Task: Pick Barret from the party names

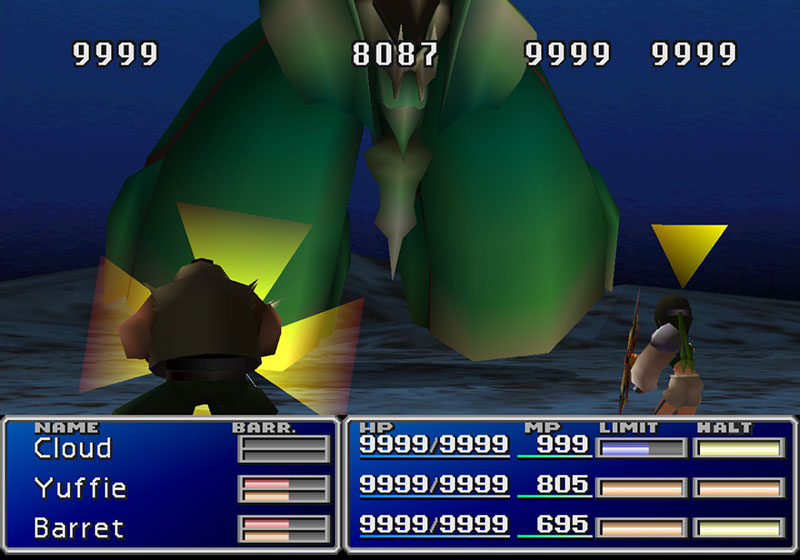Action: 78,527
